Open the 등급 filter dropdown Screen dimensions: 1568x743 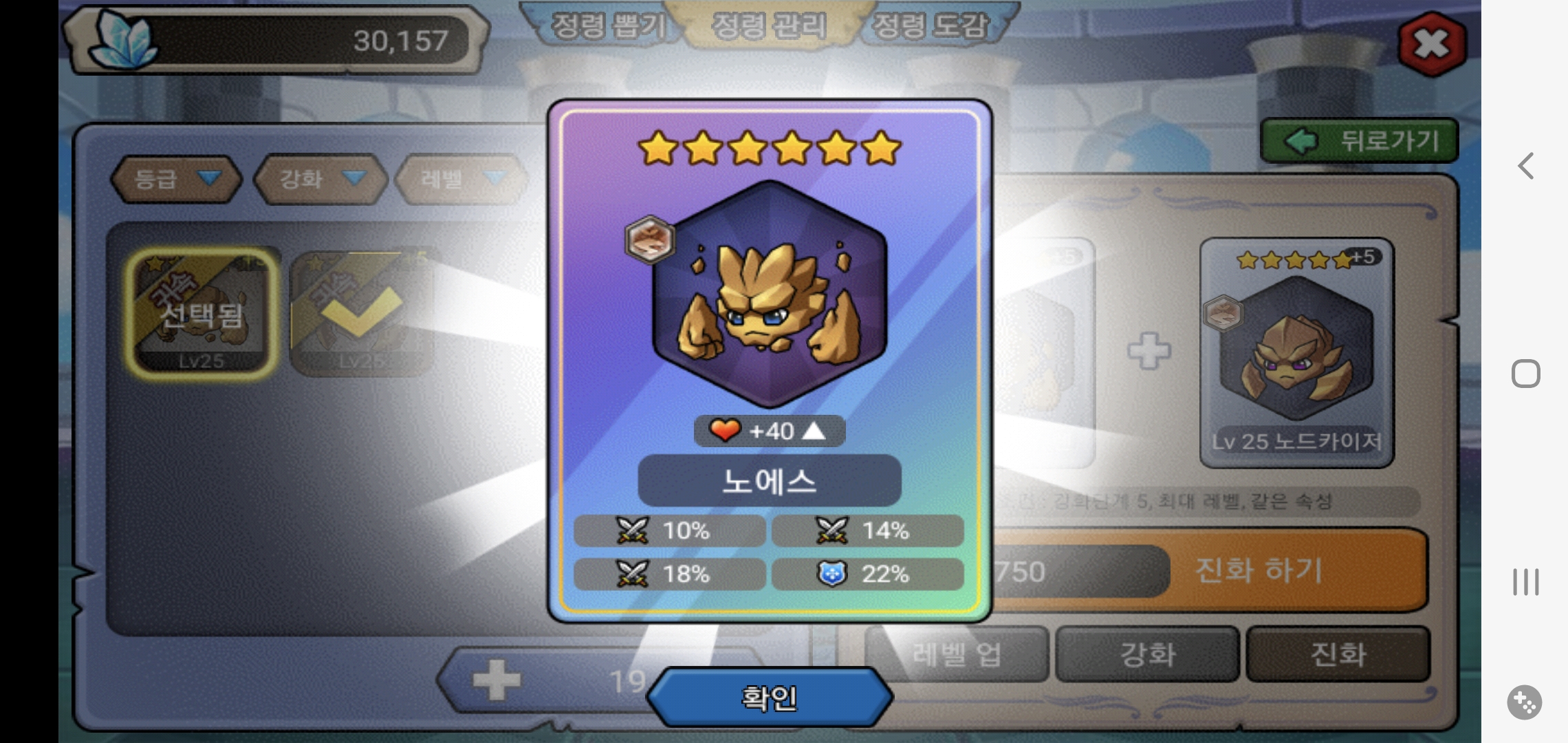[176, 179]
